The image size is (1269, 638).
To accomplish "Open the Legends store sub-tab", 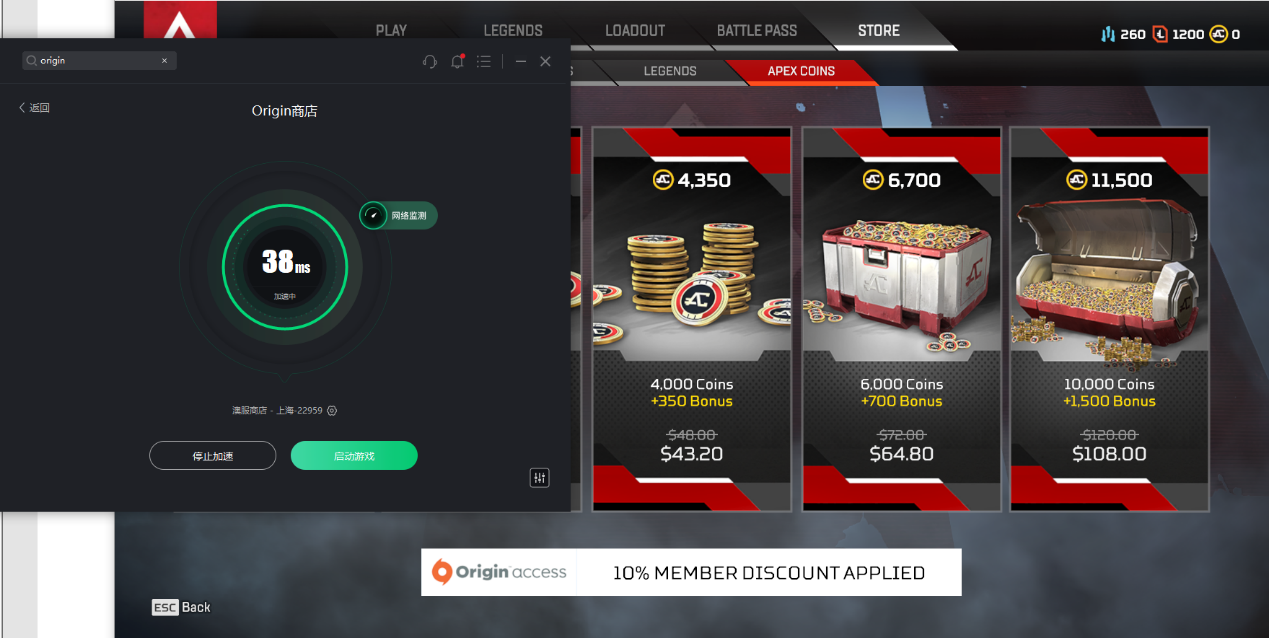I will point(670,71).
